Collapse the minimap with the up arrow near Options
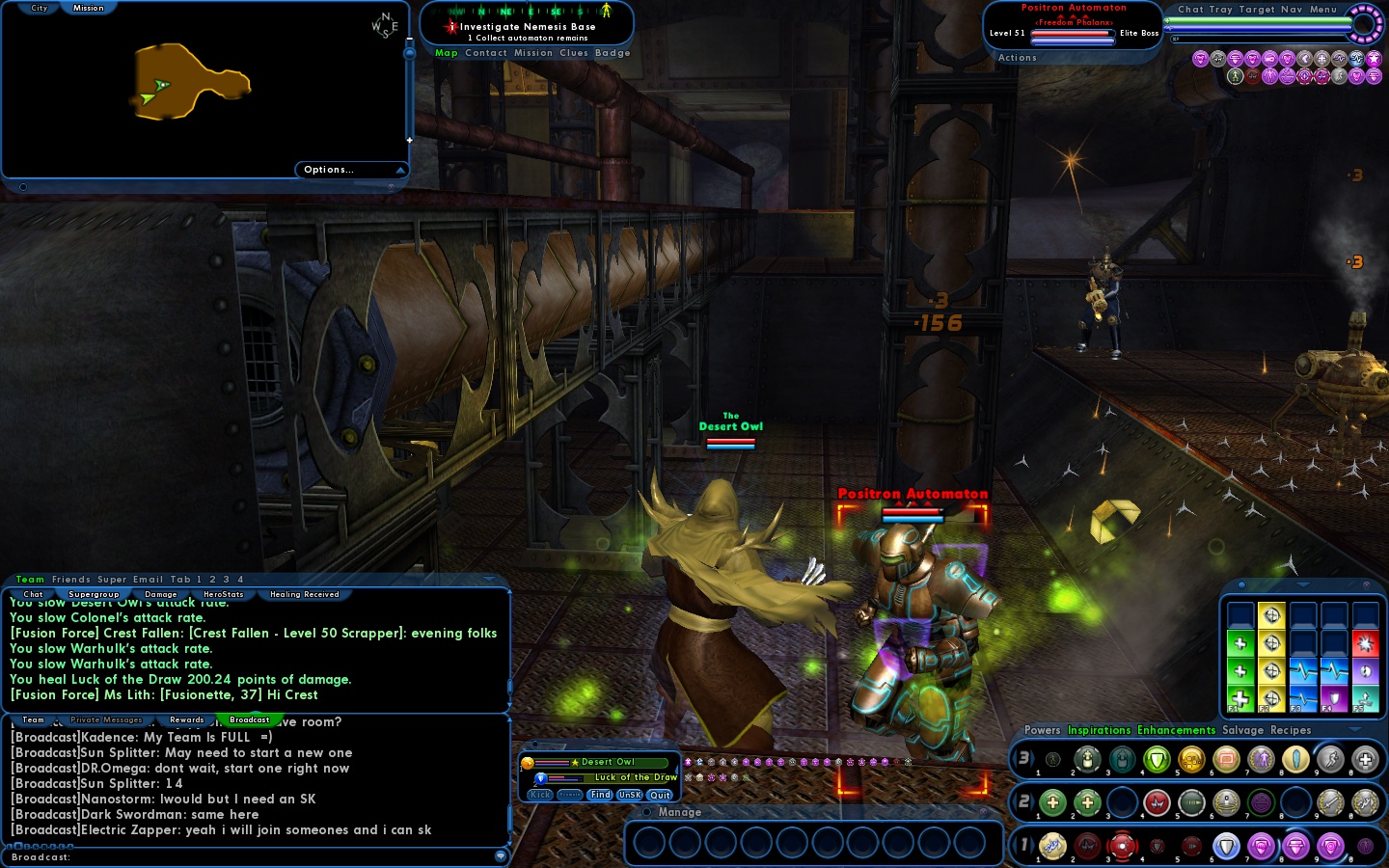The image size is (1389, 868). point(401,170)
